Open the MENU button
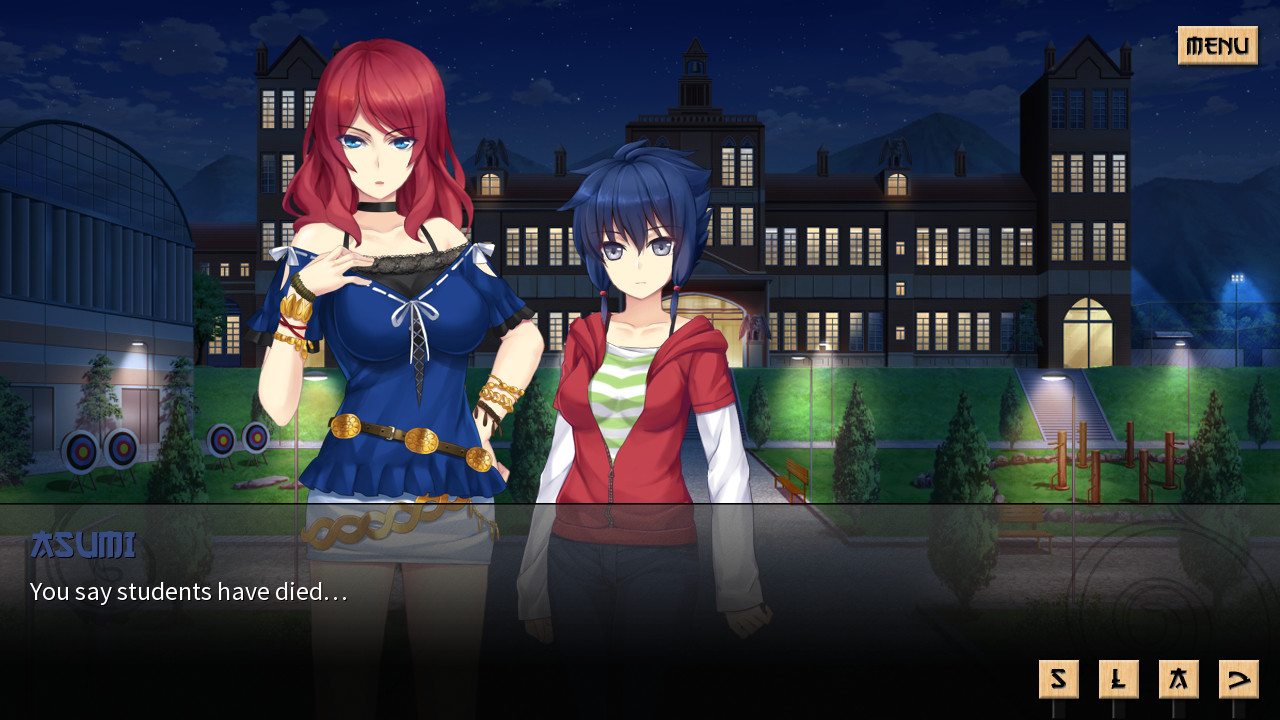This screenshot has width=1280, height=720. point(1217,46)
